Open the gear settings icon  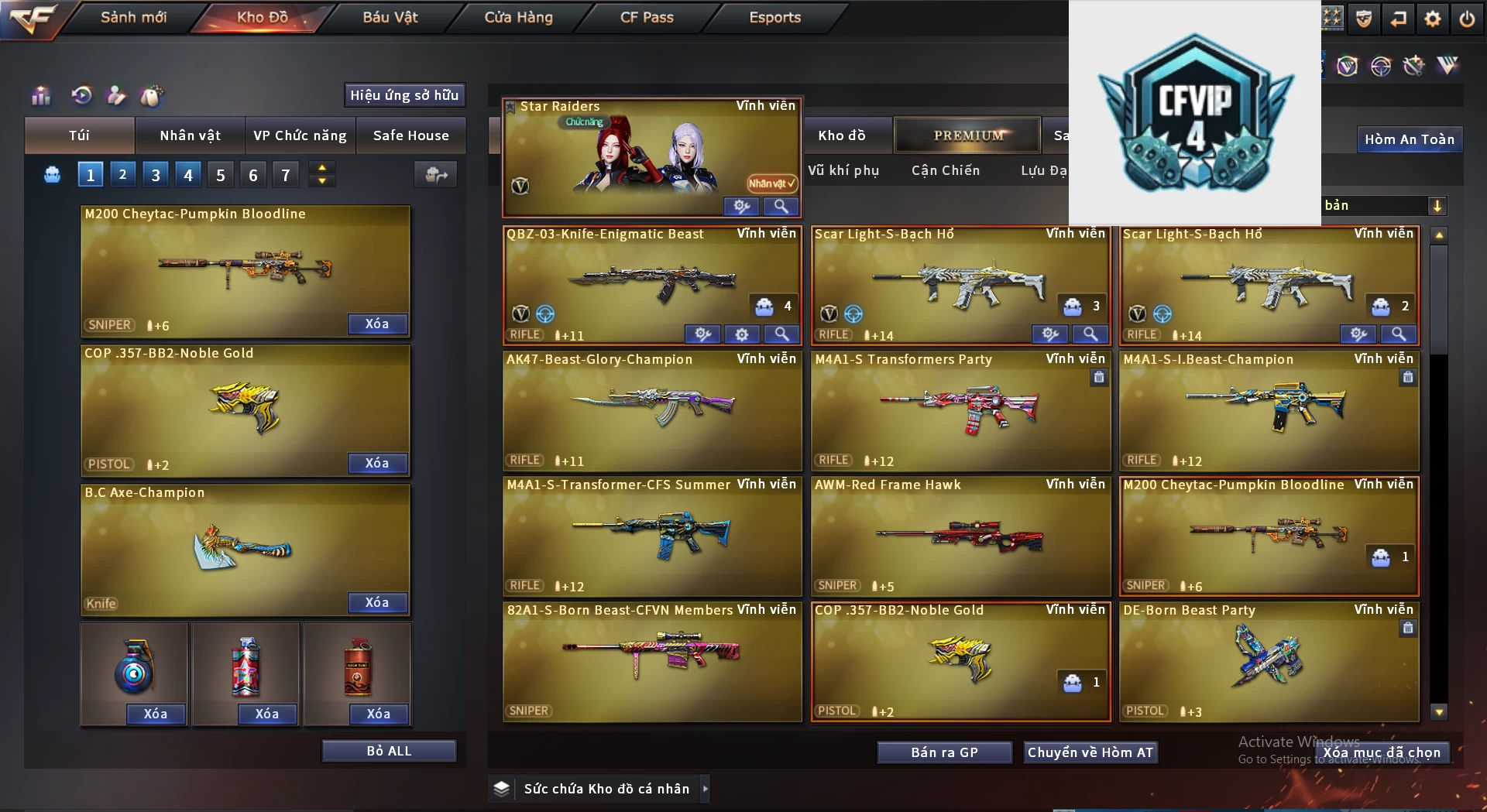[1432, 19]
